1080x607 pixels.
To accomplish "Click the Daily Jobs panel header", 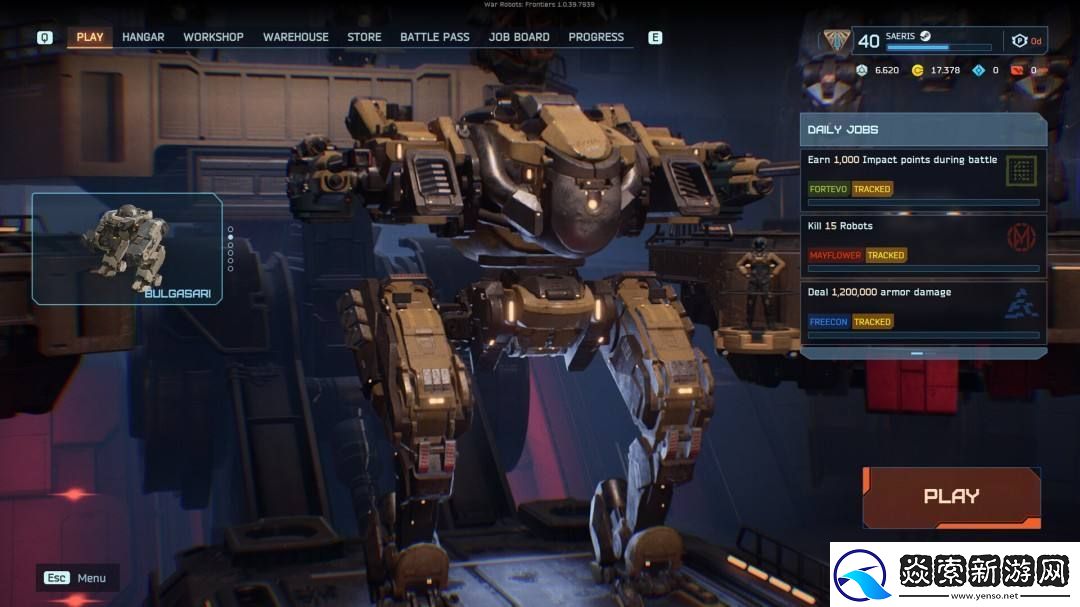I will tap(923, 130).
